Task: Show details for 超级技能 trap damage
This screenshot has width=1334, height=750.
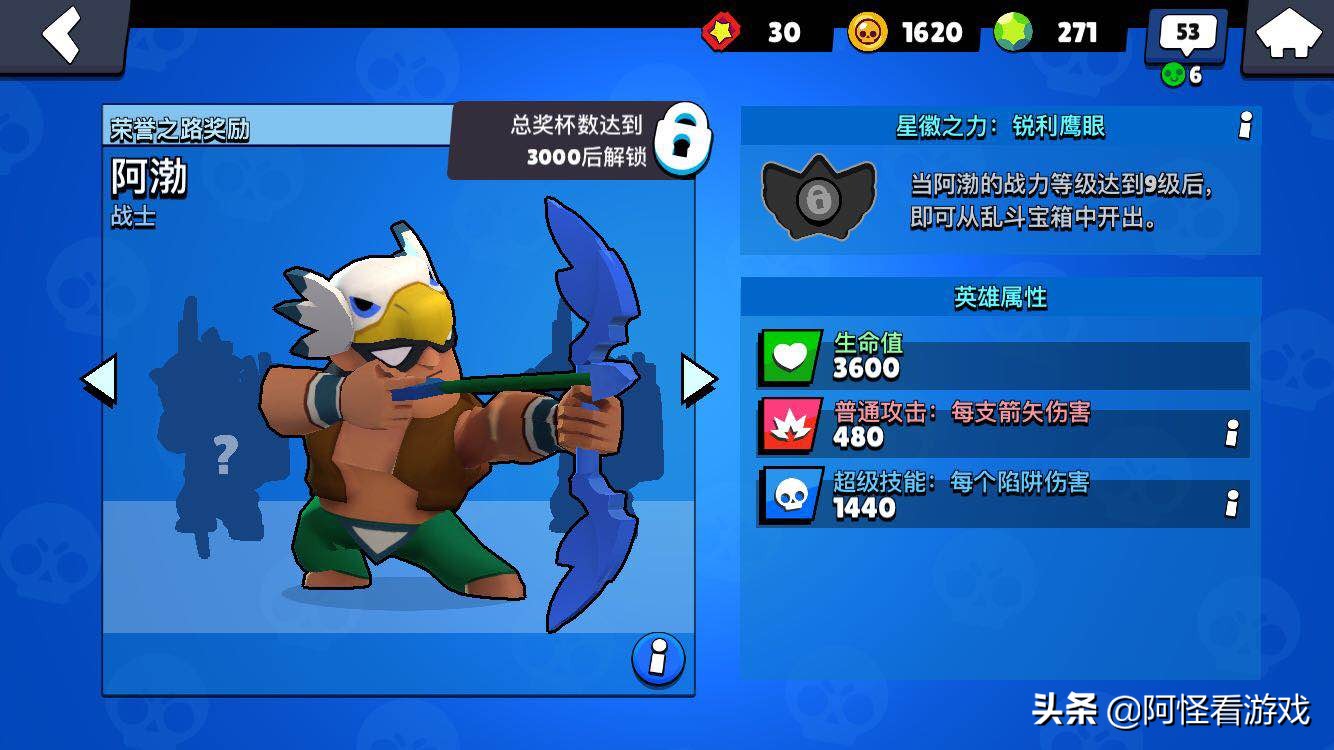Action: (x=1232, y=504)
